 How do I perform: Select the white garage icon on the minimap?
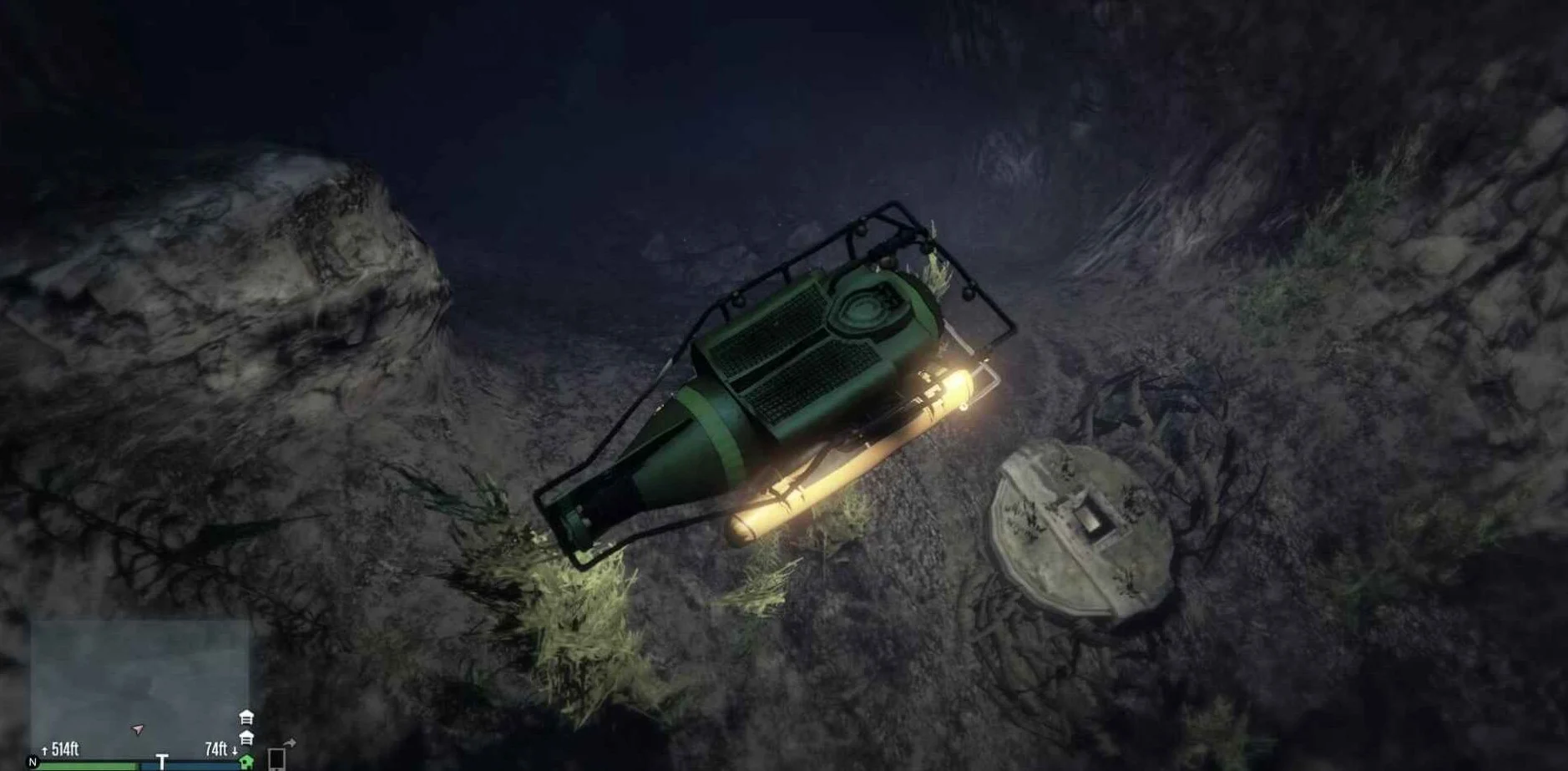click(245, 717)
